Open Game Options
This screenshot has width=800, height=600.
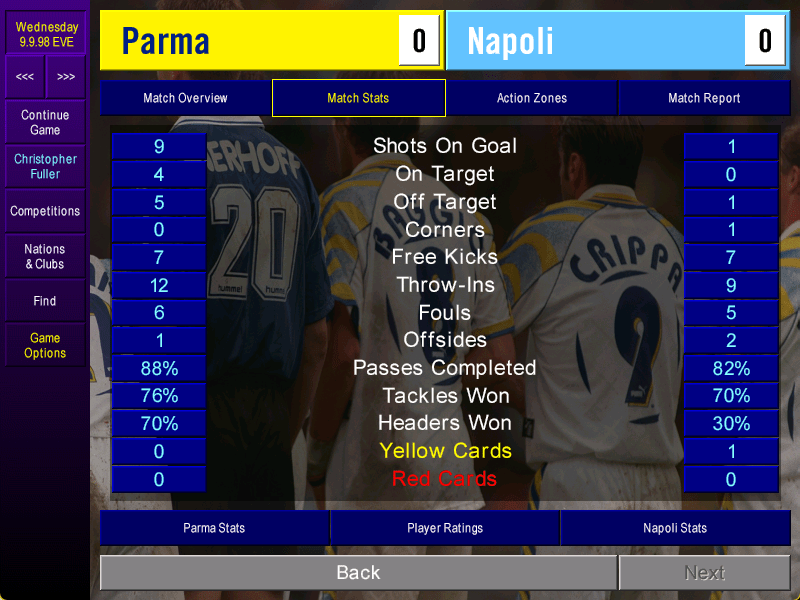coord(45,345)
